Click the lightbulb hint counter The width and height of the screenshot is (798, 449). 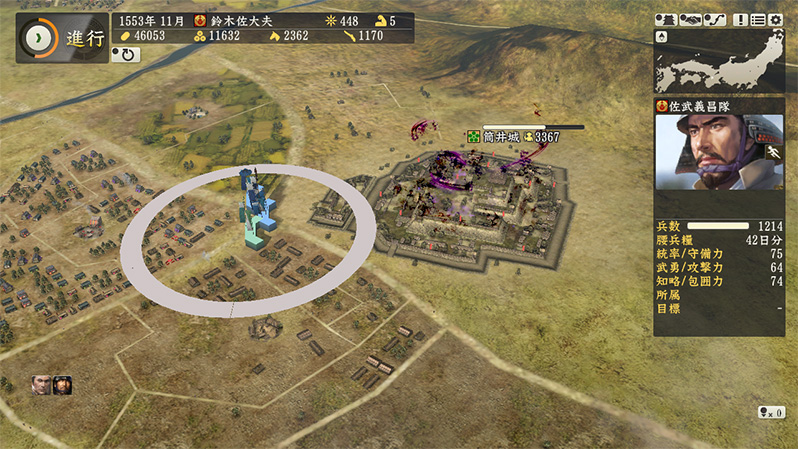pyautogui.click(x=770, y=412)
